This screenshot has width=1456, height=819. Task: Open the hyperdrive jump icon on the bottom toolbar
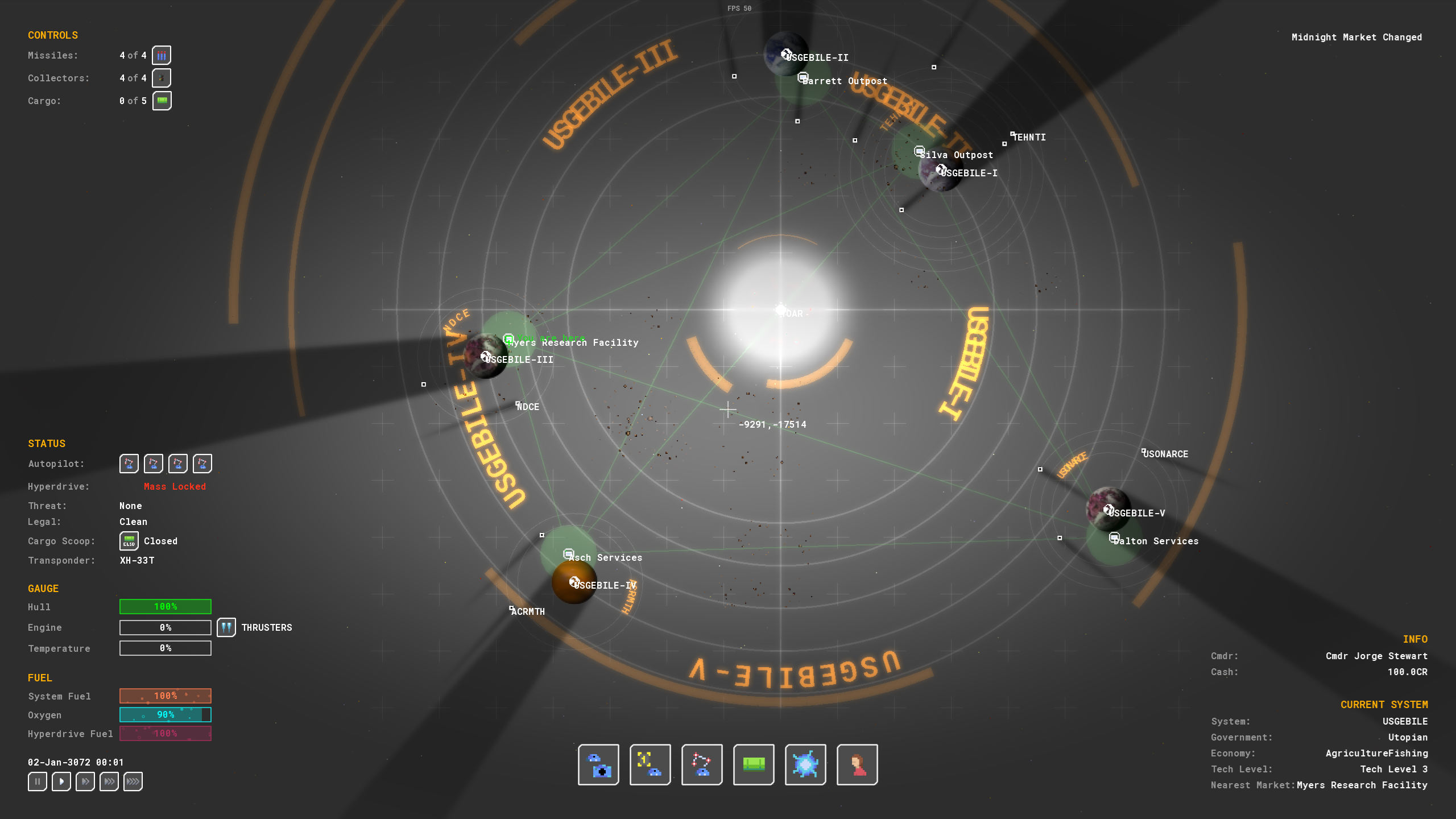(x=805, y=764)
